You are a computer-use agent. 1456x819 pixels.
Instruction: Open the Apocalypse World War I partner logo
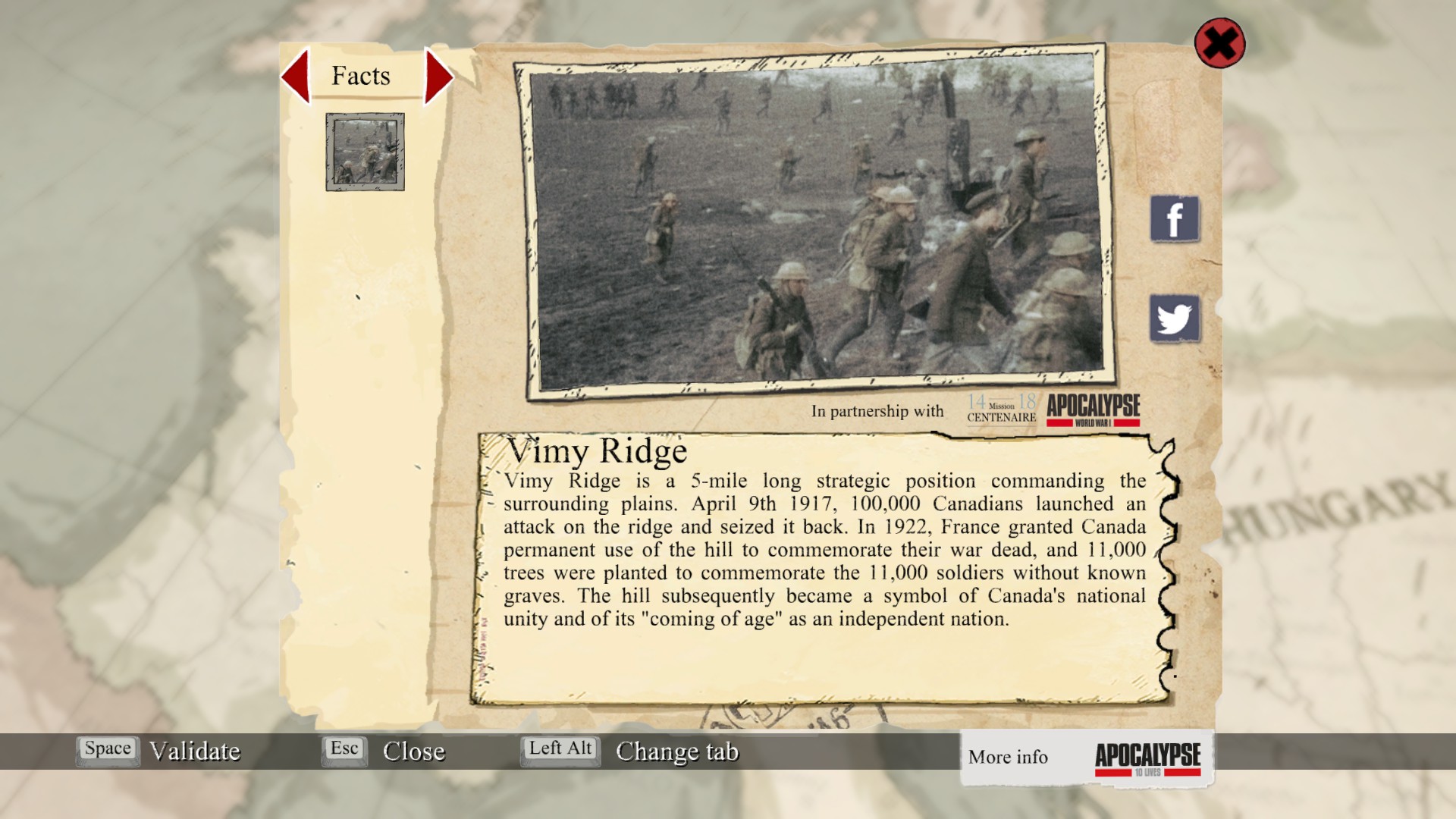tap(1094, 409)
